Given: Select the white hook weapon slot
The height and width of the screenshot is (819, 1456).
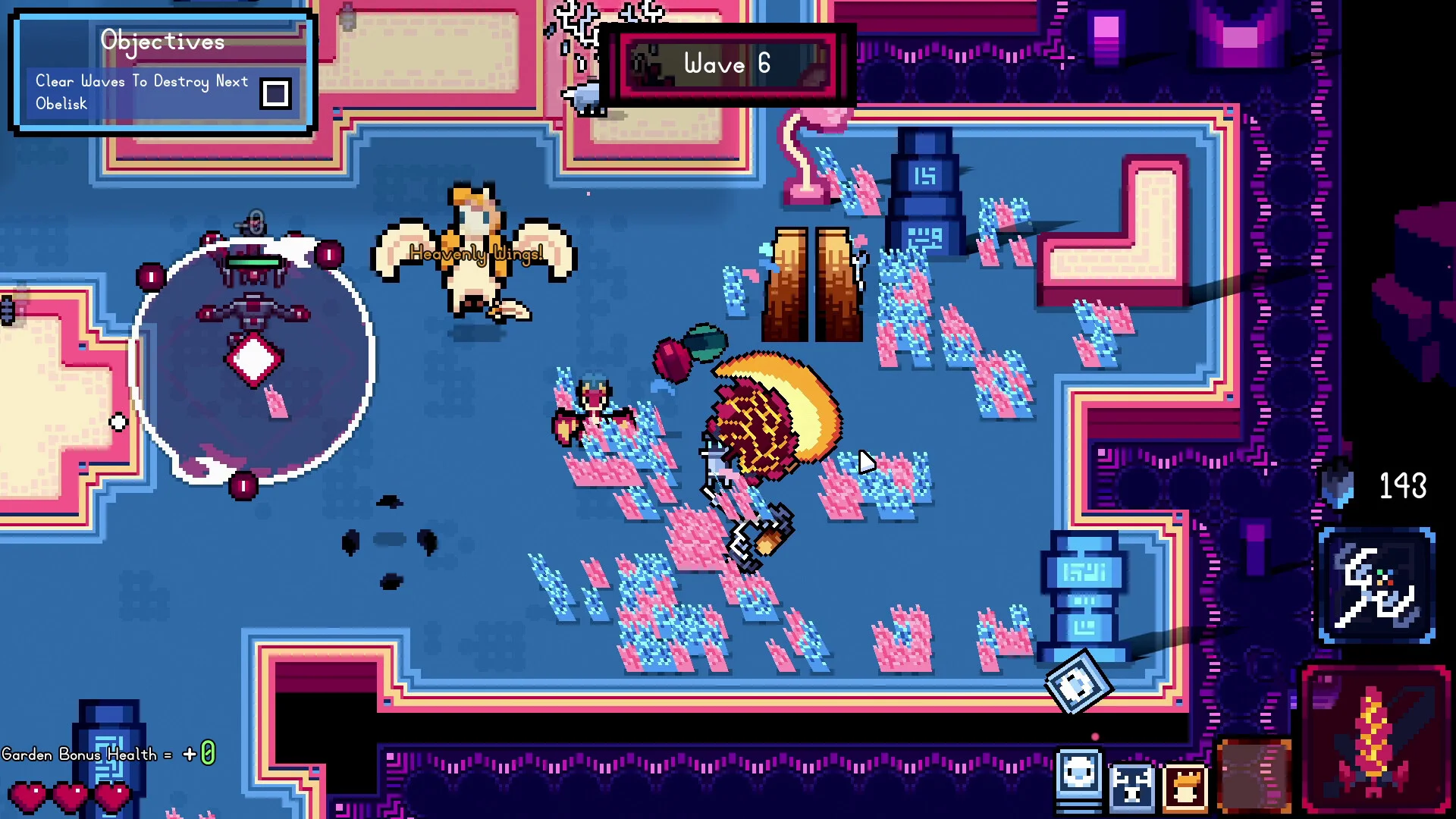Looking at the screenshot, I should pyautogui.click(x=1376, y=586).
